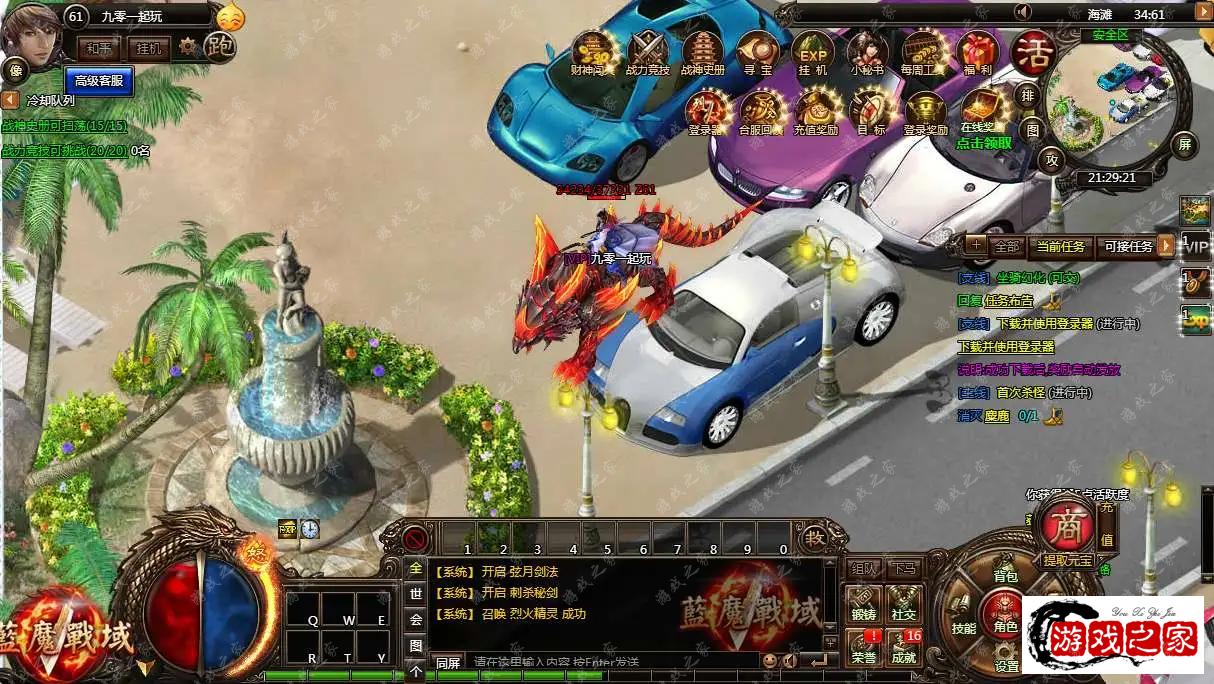
Task: Toggle the 挂机 auto-battle button
Action: [149, 48]
